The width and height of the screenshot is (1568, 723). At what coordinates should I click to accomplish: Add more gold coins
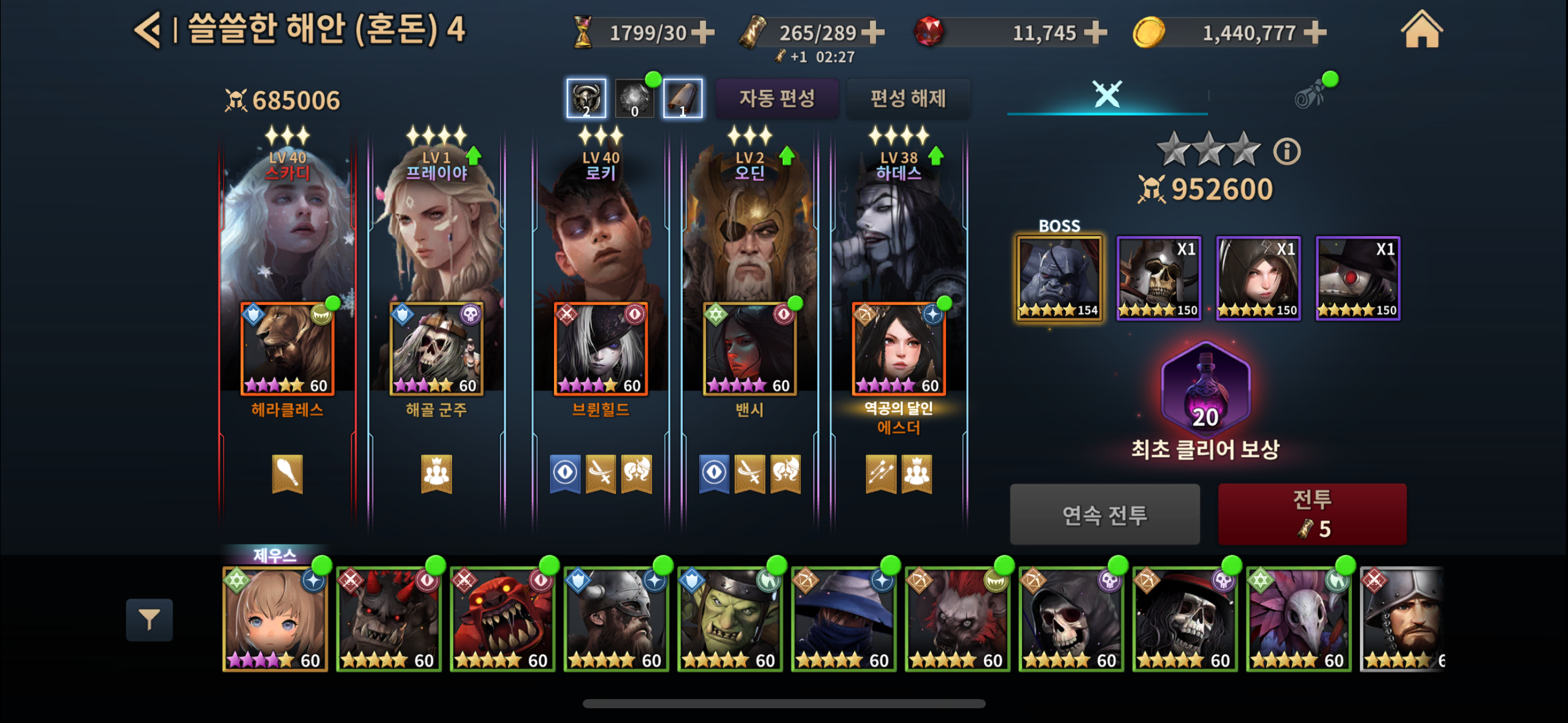point(1314,32)
